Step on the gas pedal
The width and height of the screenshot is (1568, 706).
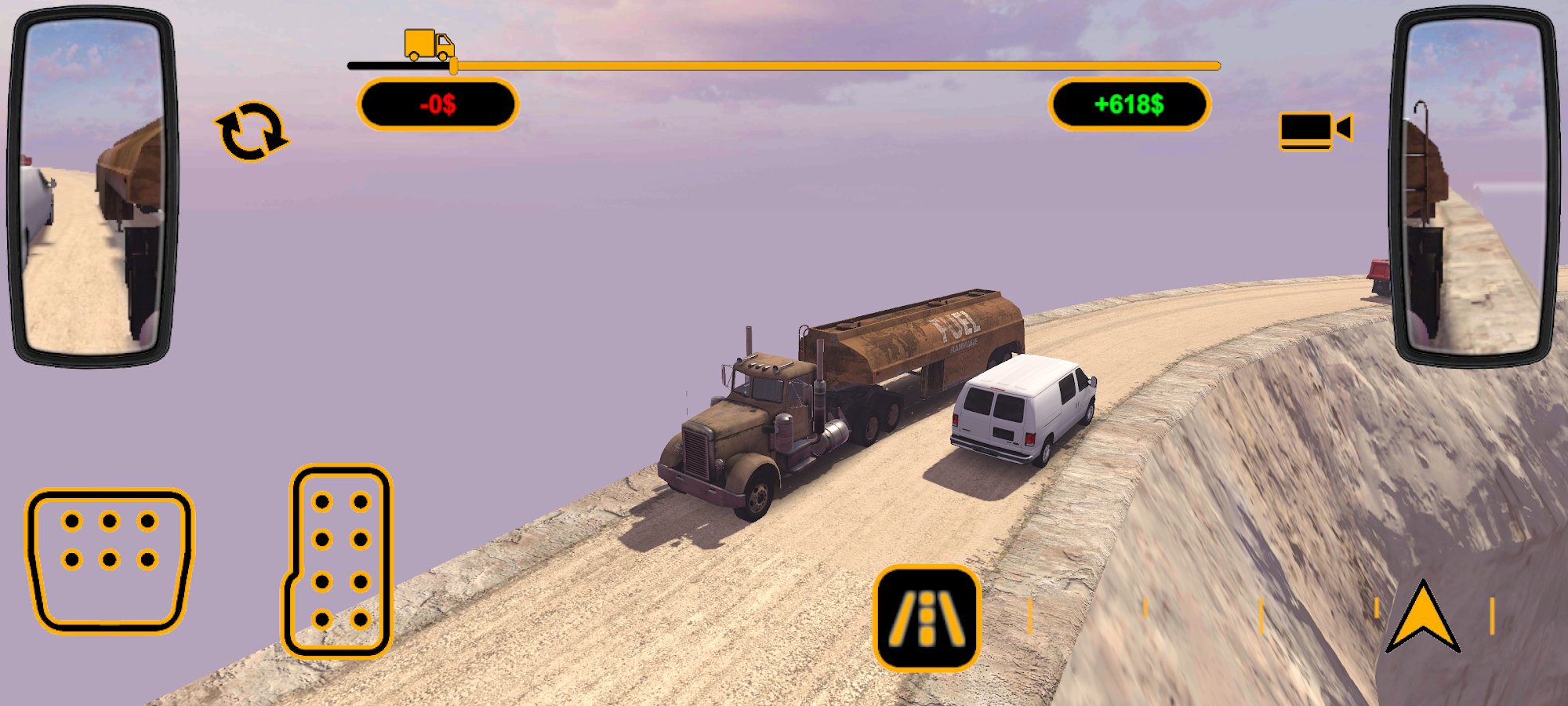click(x=339, y=561)
